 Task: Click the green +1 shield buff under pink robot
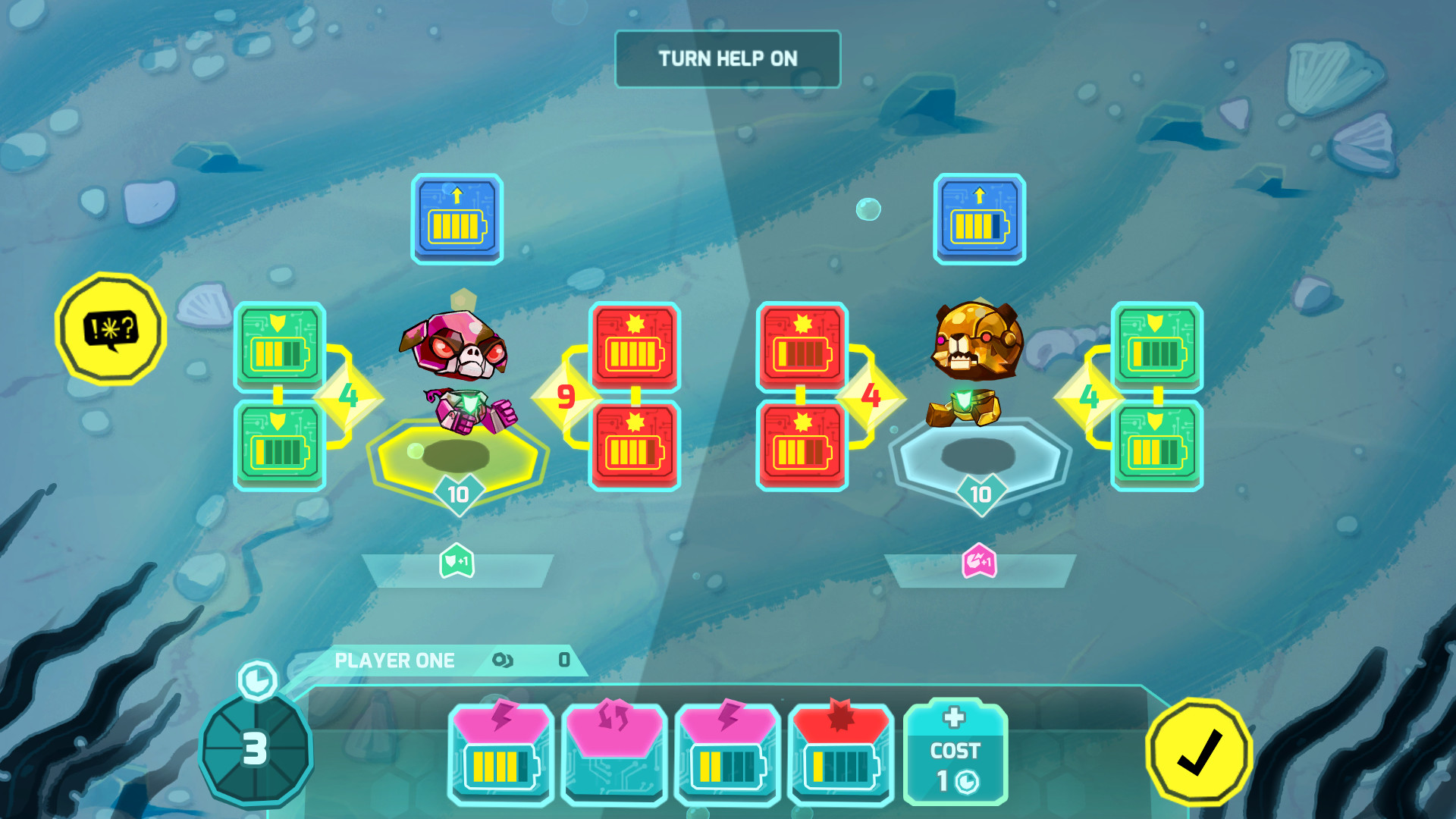click(456, 561)
